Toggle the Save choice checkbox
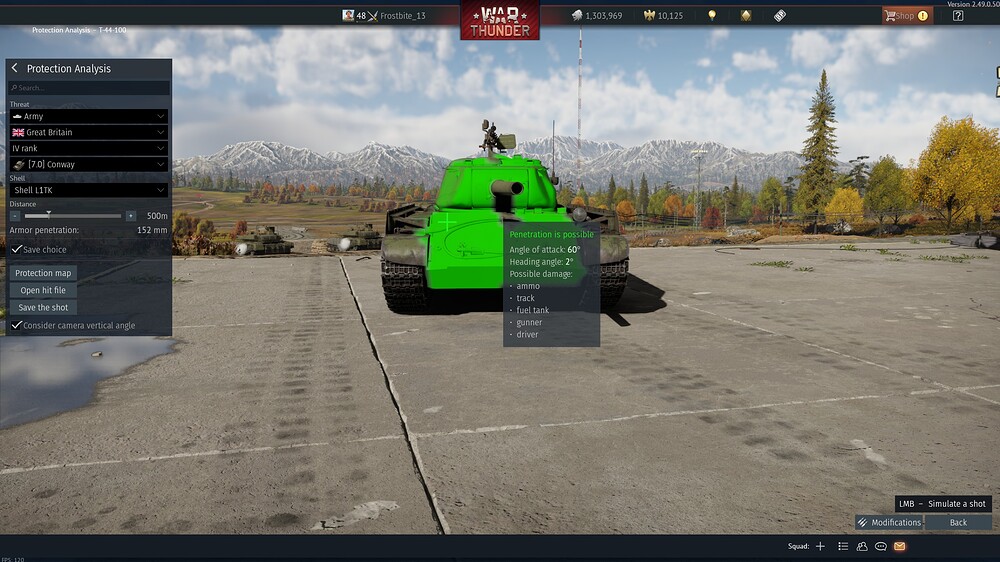Screen dimensions: 1000x562 point(17,249)
